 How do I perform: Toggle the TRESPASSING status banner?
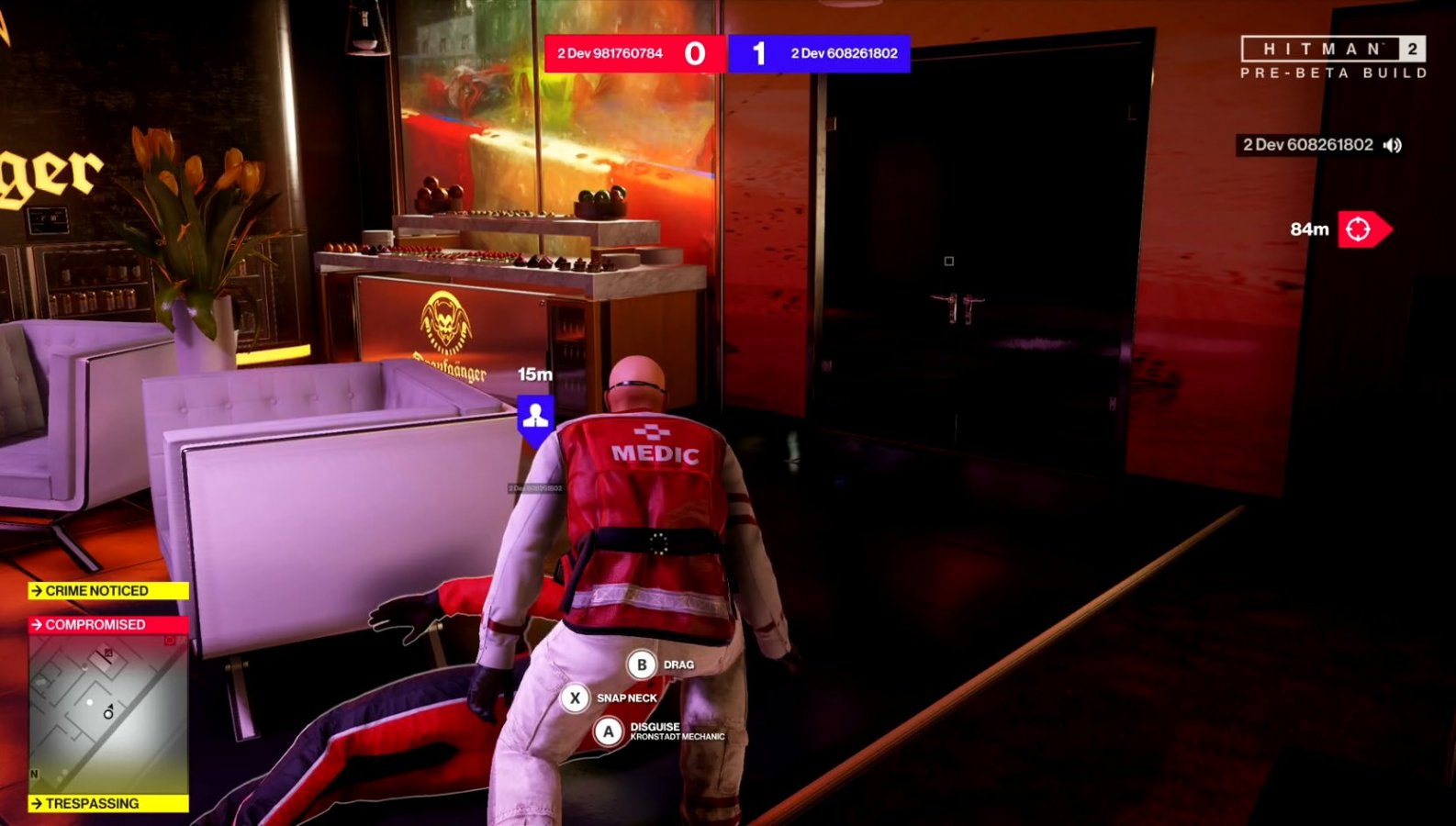(x=107, y=803)
